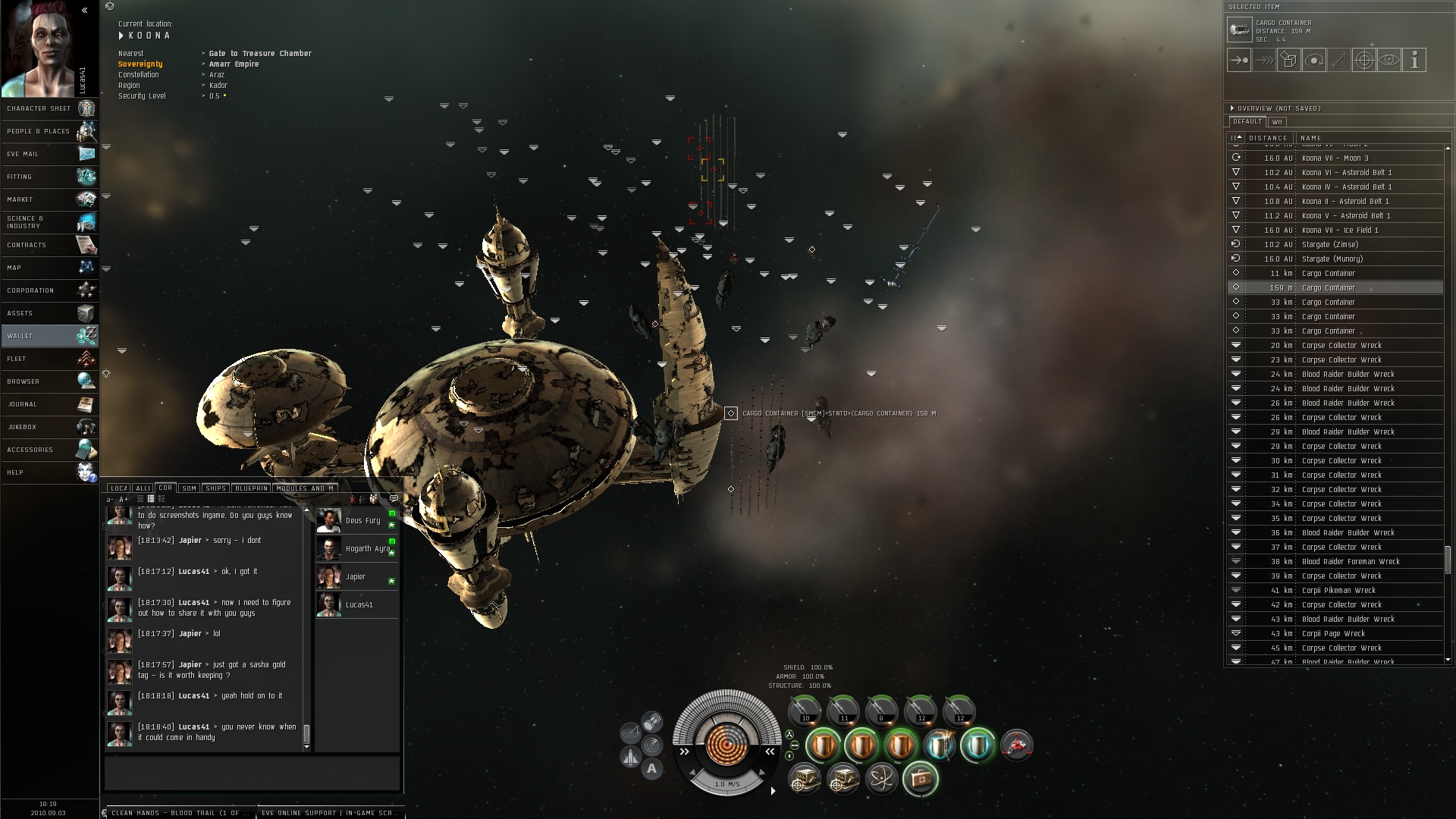Click the chat message input box
The width and height of the screenshot is (1456, 819).
[252, 773]
